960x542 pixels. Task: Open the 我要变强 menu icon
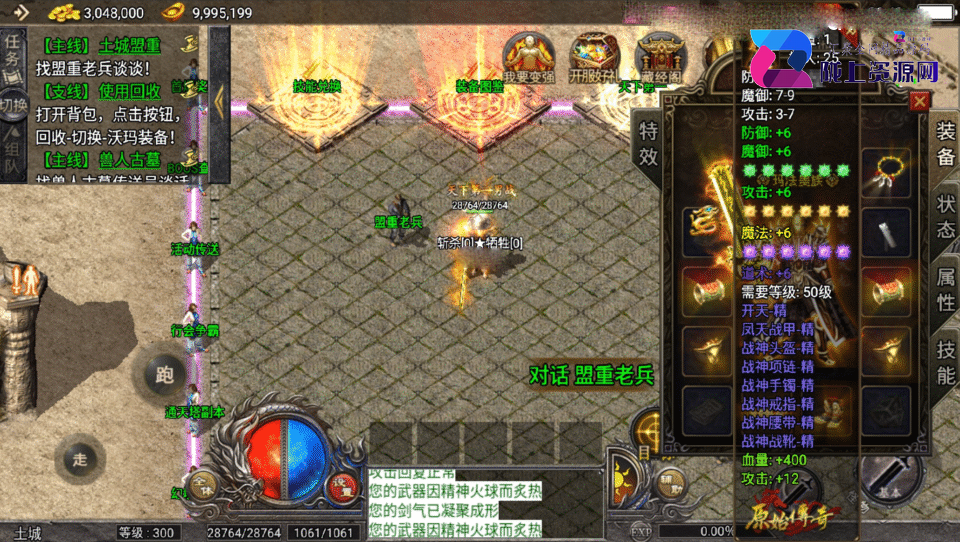click(529, 57)
